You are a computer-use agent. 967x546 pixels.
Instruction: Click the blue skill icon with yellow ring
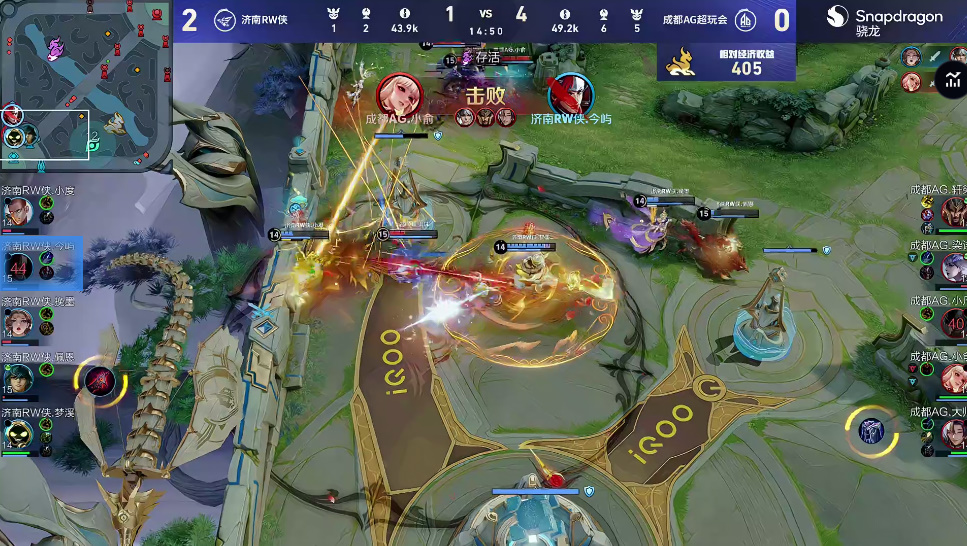(872, 431)
